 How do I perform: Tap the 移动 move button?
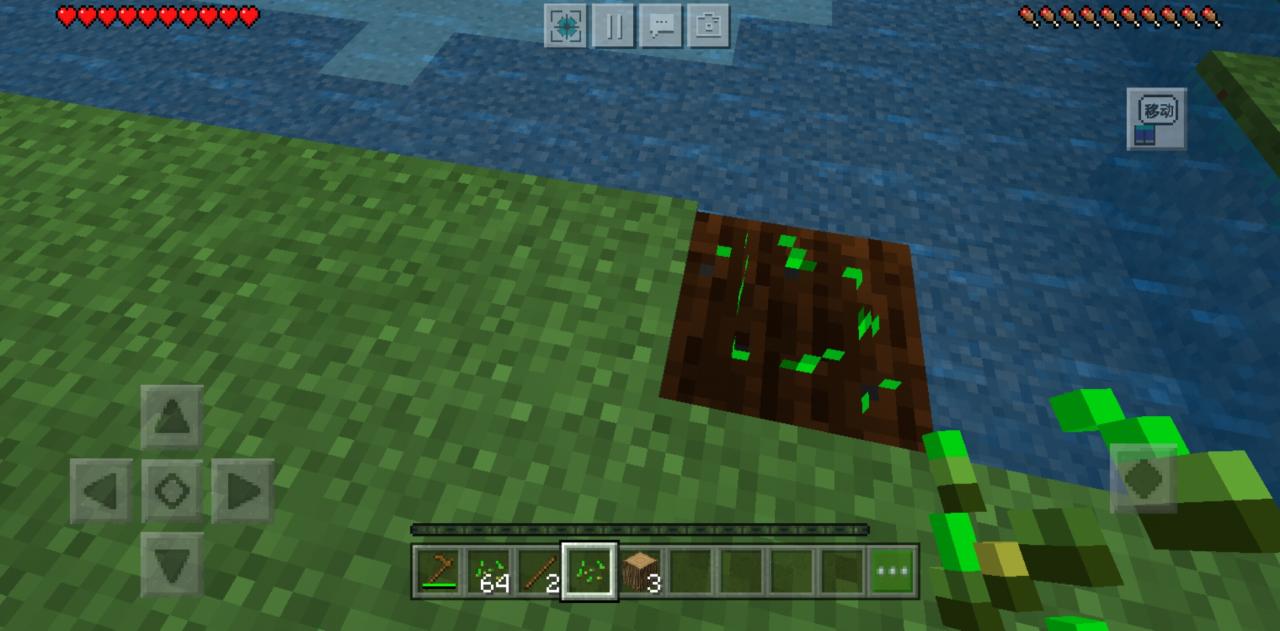[x=1157, y=119]
